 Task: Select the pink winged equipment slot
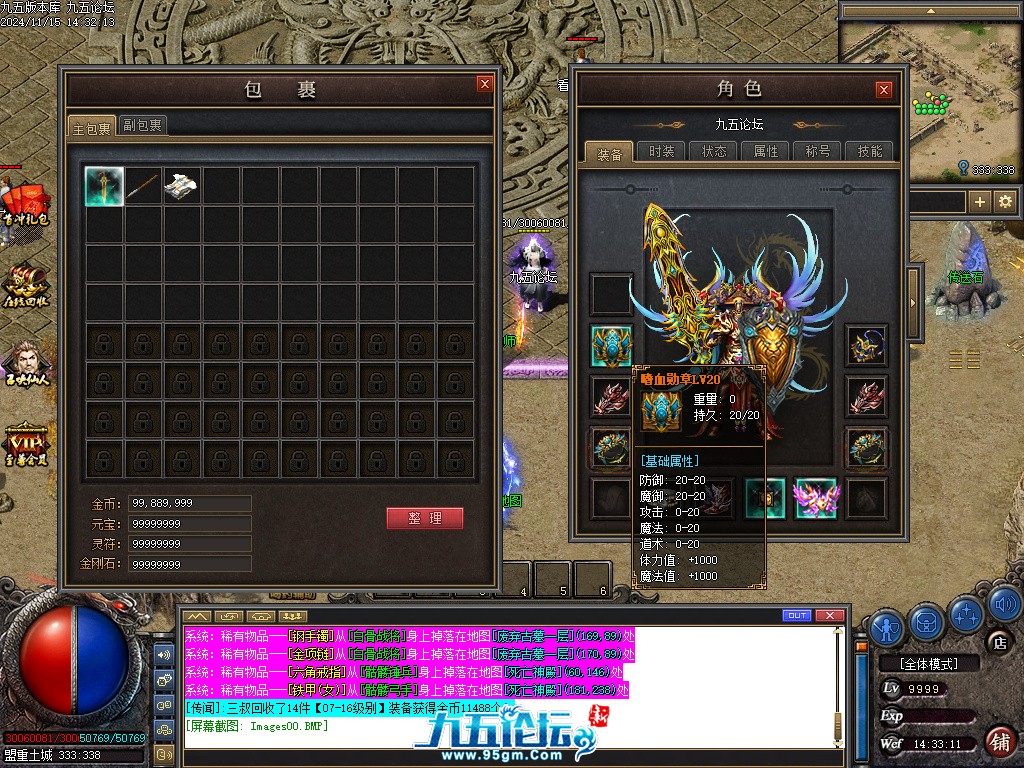pos(815,498)
